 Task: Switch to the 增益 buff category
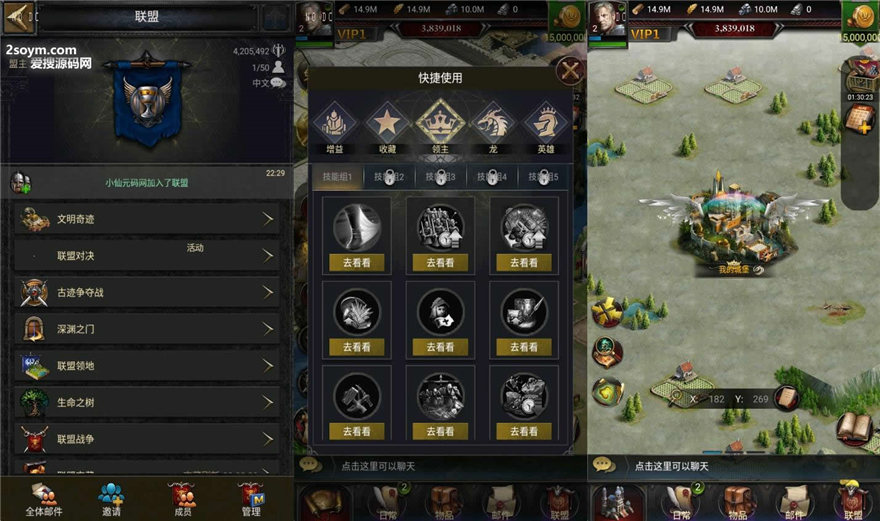(334, 127)
